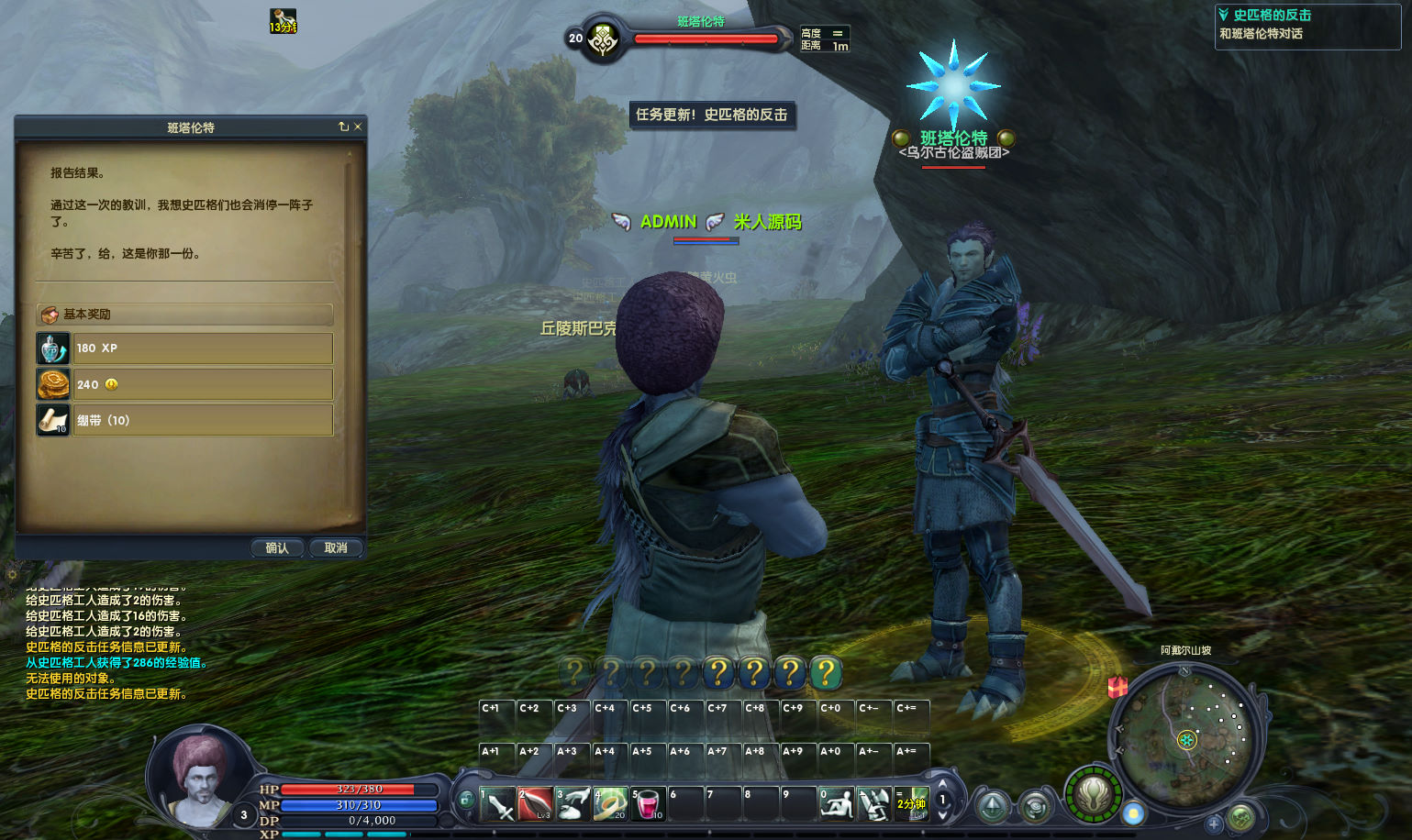This screenshot has width=1412, height=840.
Task: Open the red gift box icon
Action: [1117, 686]
